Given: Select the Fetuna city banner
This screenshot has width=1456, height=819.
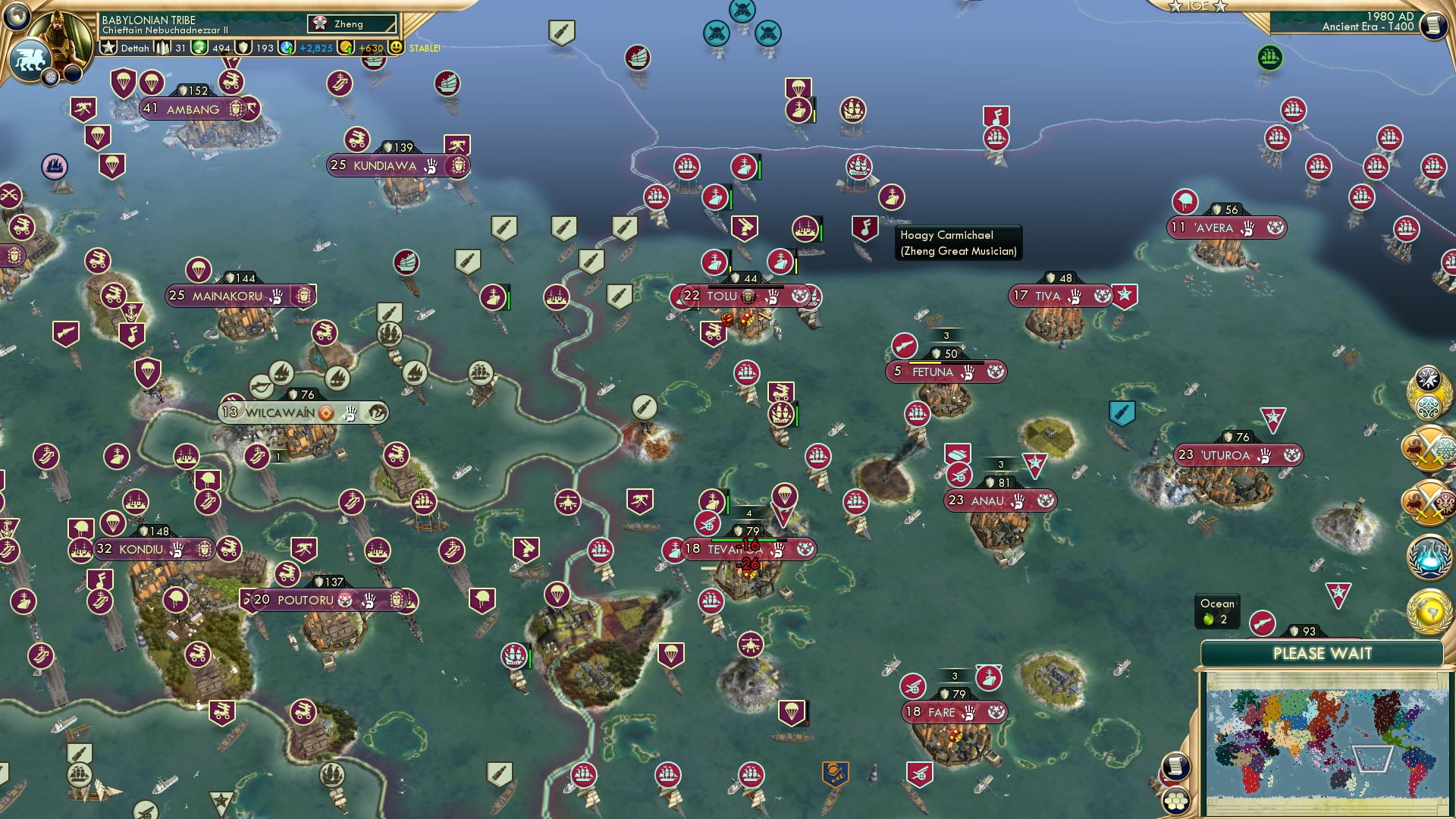Looking at the screenshot, I should point(933,372).
